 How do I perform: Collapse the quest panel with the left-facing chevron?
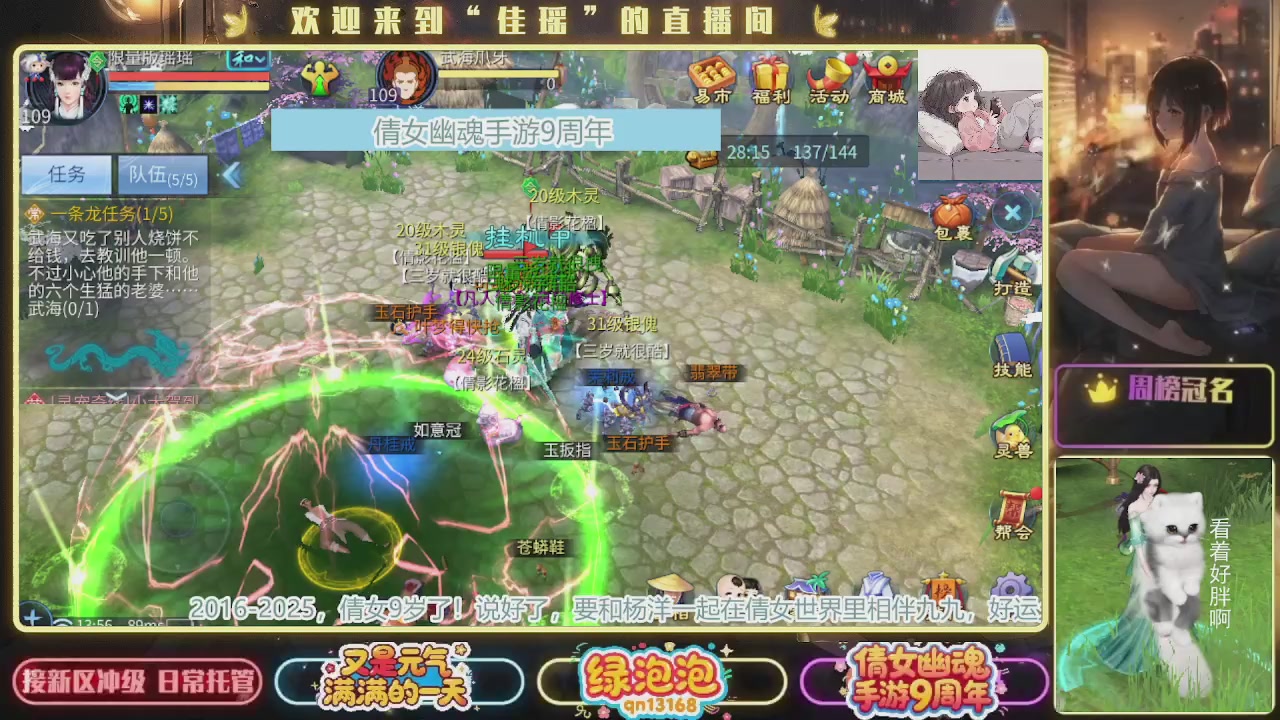[232, 174]
